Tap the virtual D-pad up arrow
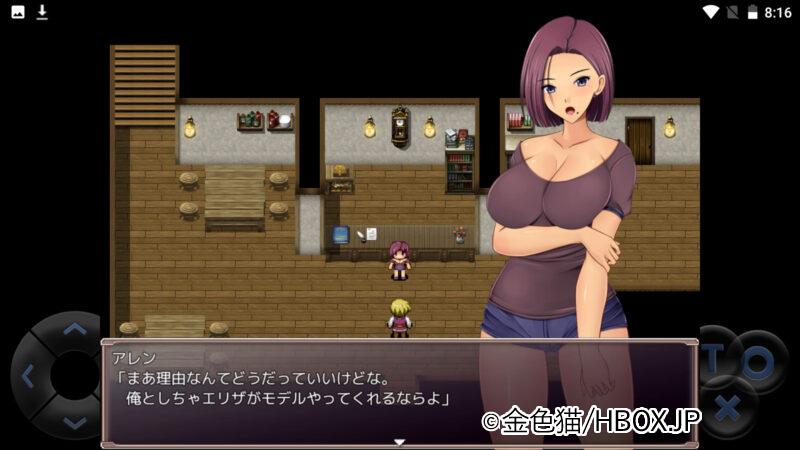 click(74, 328)
